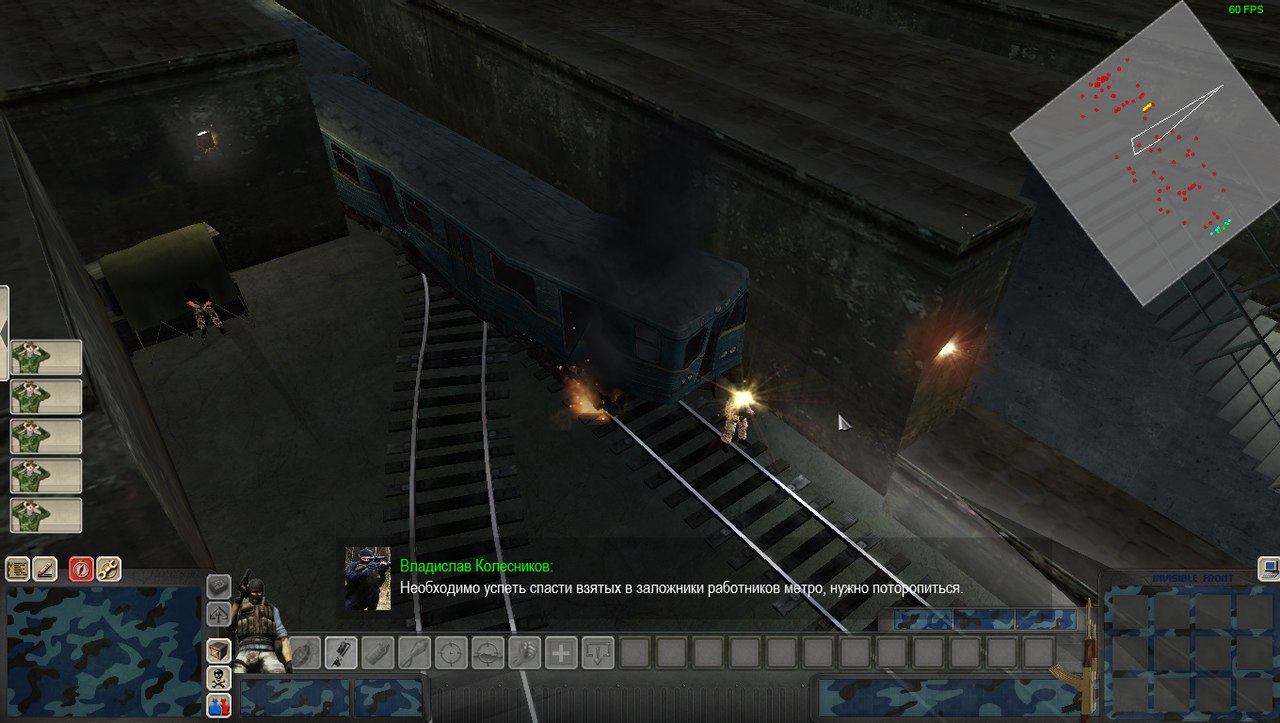Viewport: 1280px width, 723px height.
Task: Click the medical plus heal command
Action: 562,653
